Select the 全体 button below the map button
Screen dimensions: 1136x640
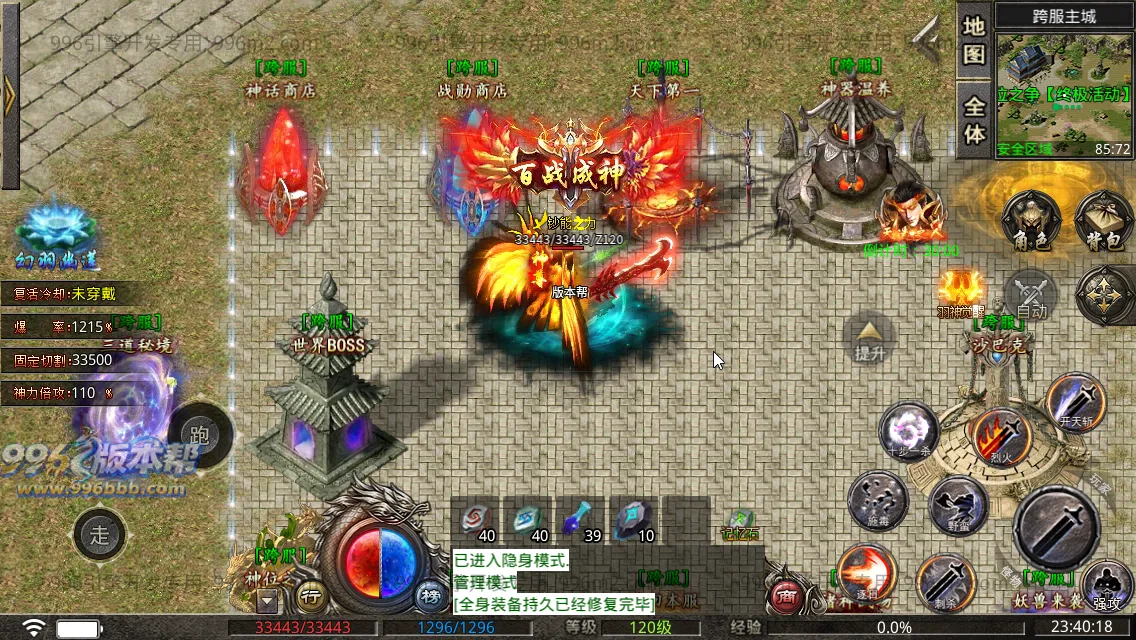click(974, 119)
